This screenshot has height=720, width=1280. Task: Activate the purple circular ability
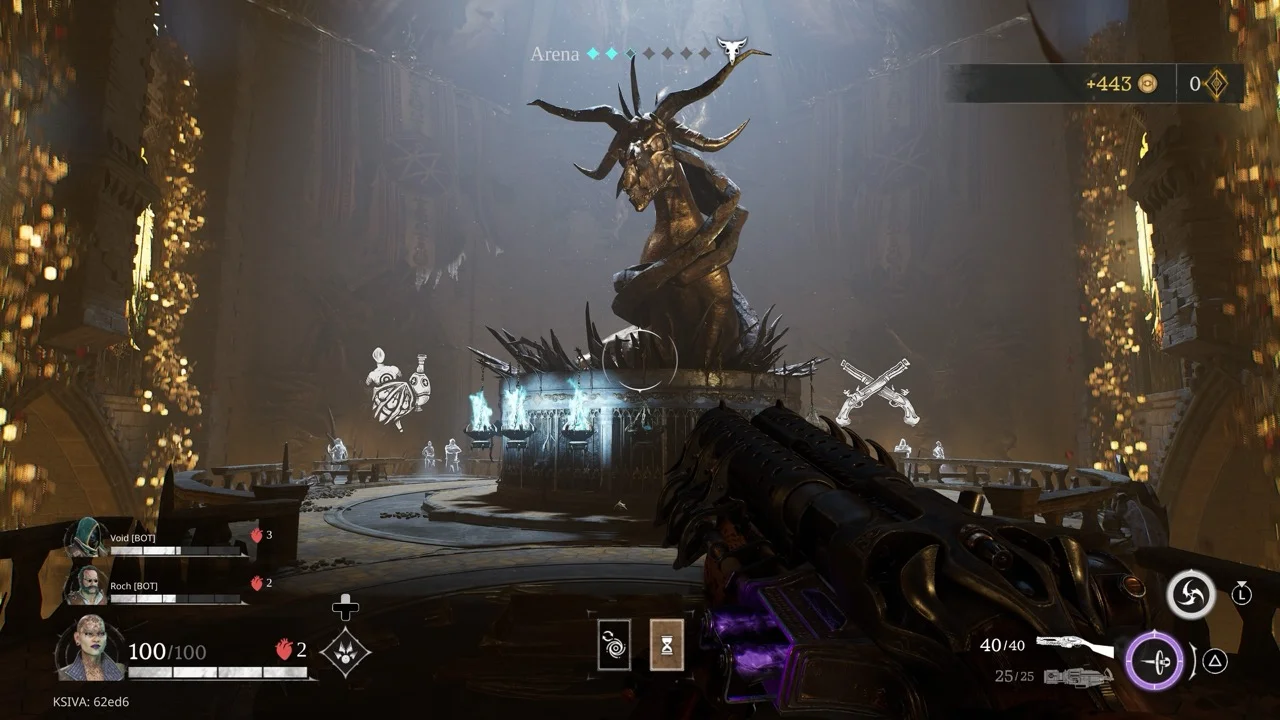click(1154, 661)
